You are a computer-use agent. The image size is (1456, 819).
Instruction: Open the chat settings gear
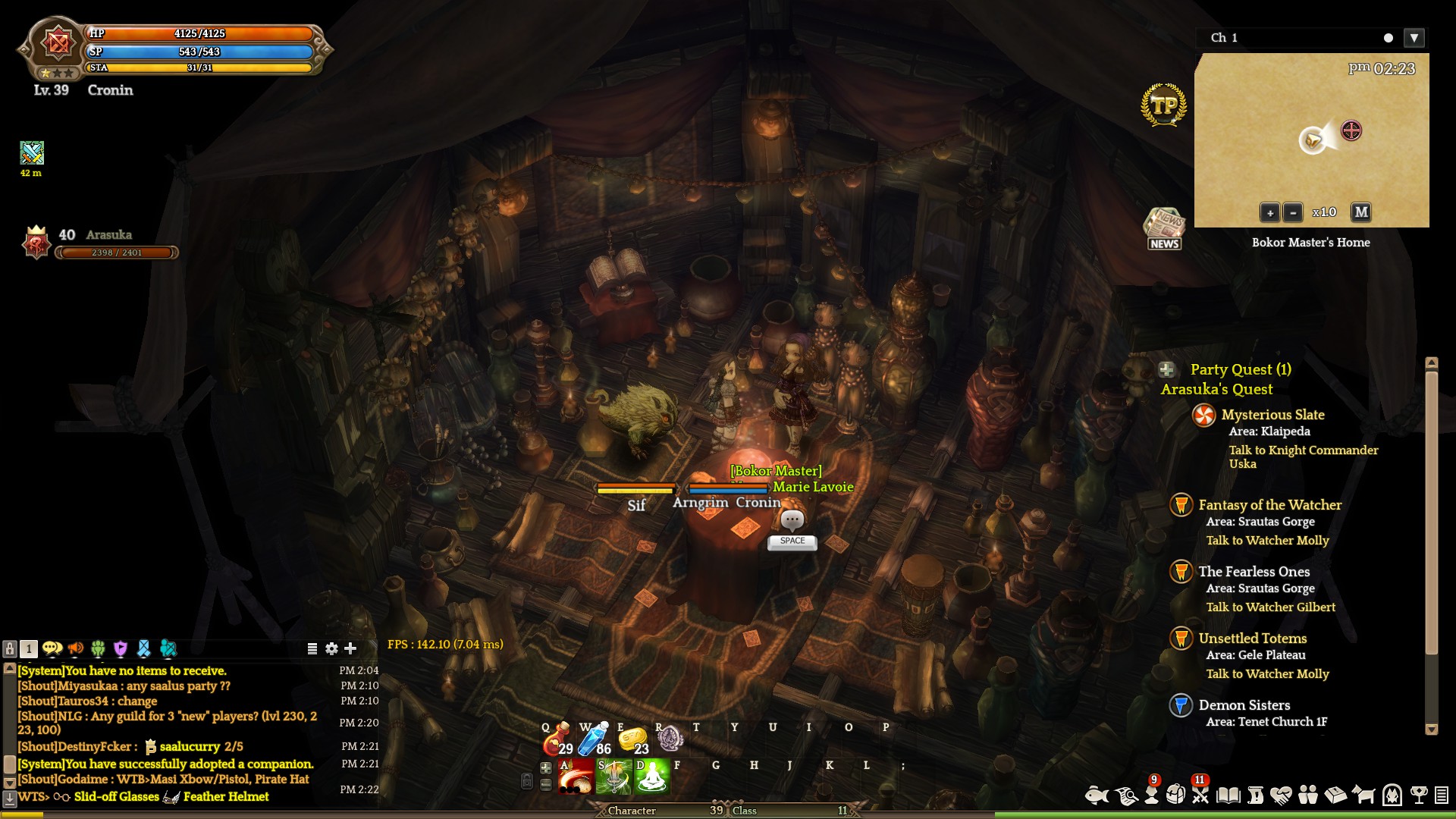click(331, 648)
